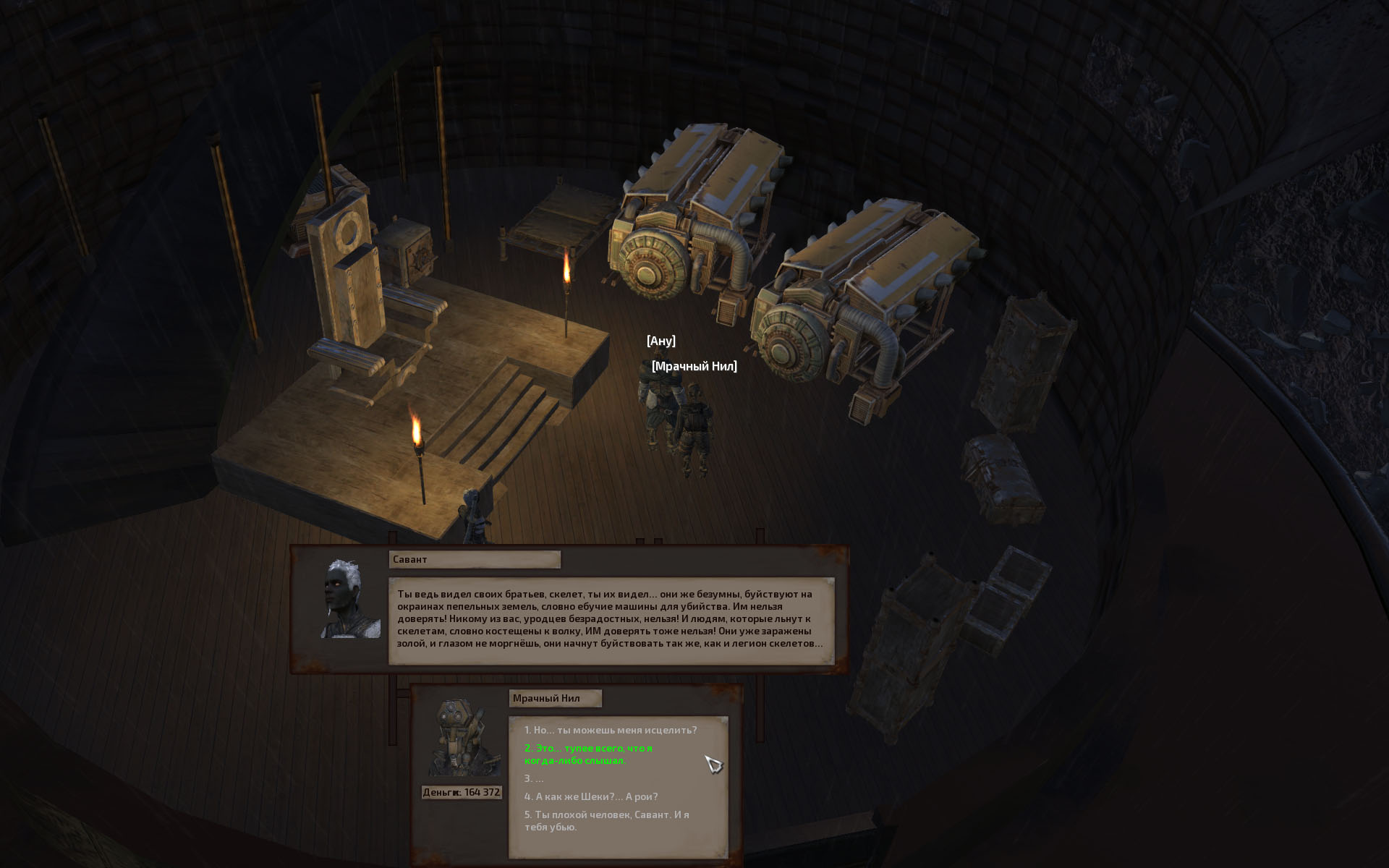Ask about the Шеки and the рои
The height and width of the screenshot is (868, 1389).
(591, 796)
